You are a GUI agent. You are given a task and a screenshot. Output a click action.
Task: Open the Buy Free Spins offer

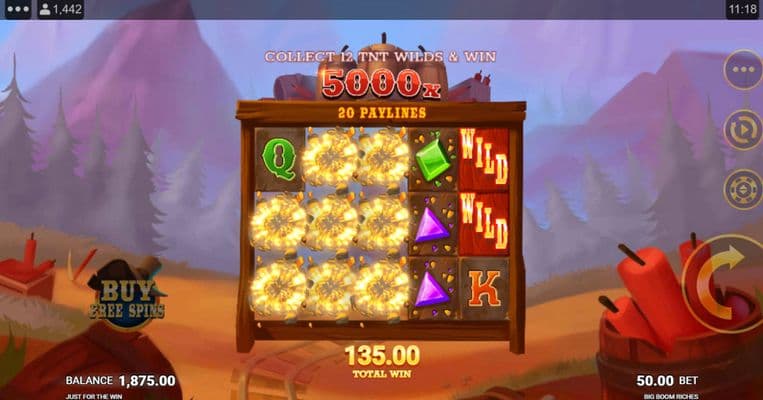point(126,296)
